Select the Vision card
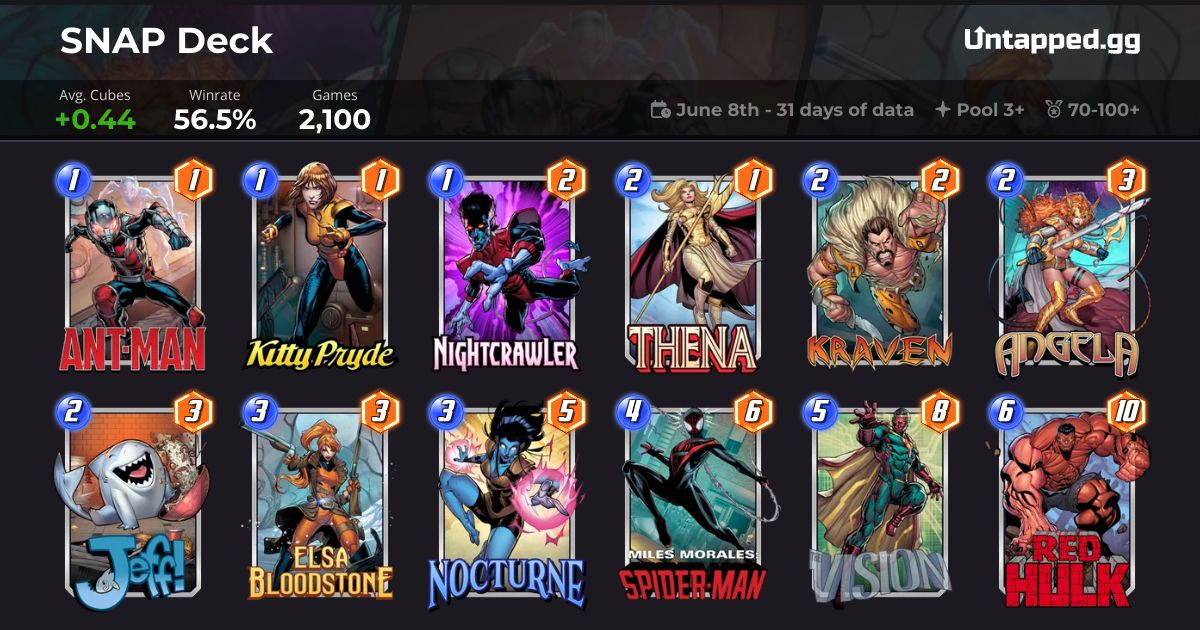 click(x=879, y=500)
